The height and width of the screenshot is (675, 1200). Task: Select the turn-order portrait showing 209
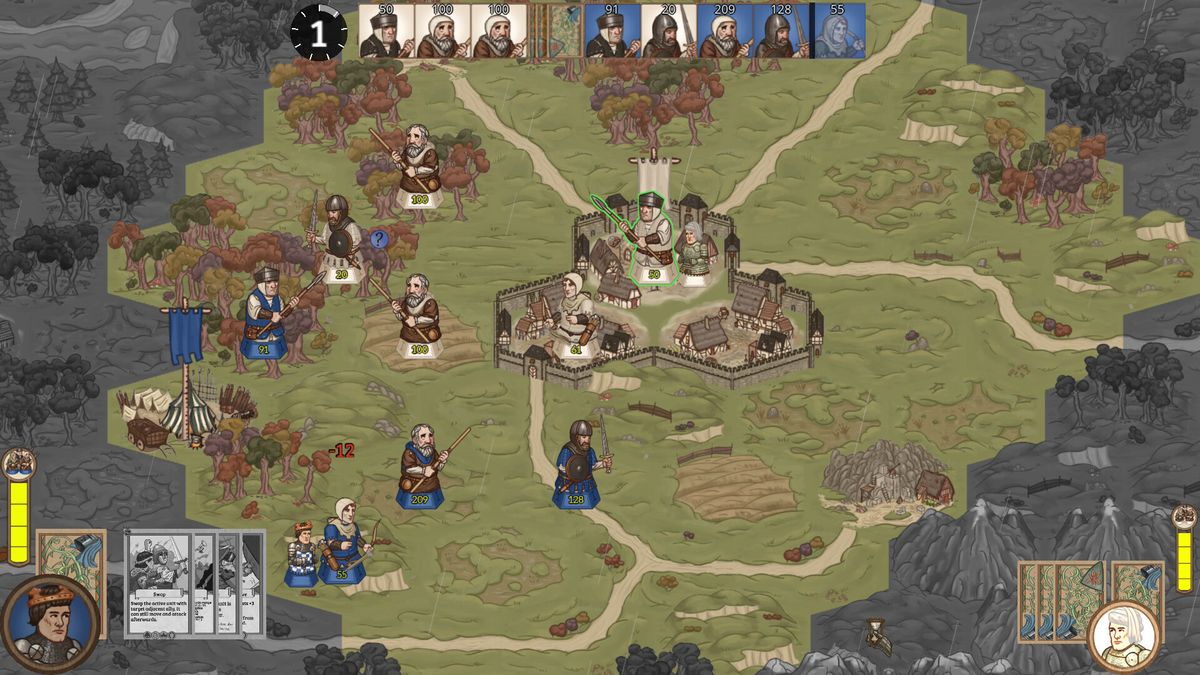click(723, 31)
